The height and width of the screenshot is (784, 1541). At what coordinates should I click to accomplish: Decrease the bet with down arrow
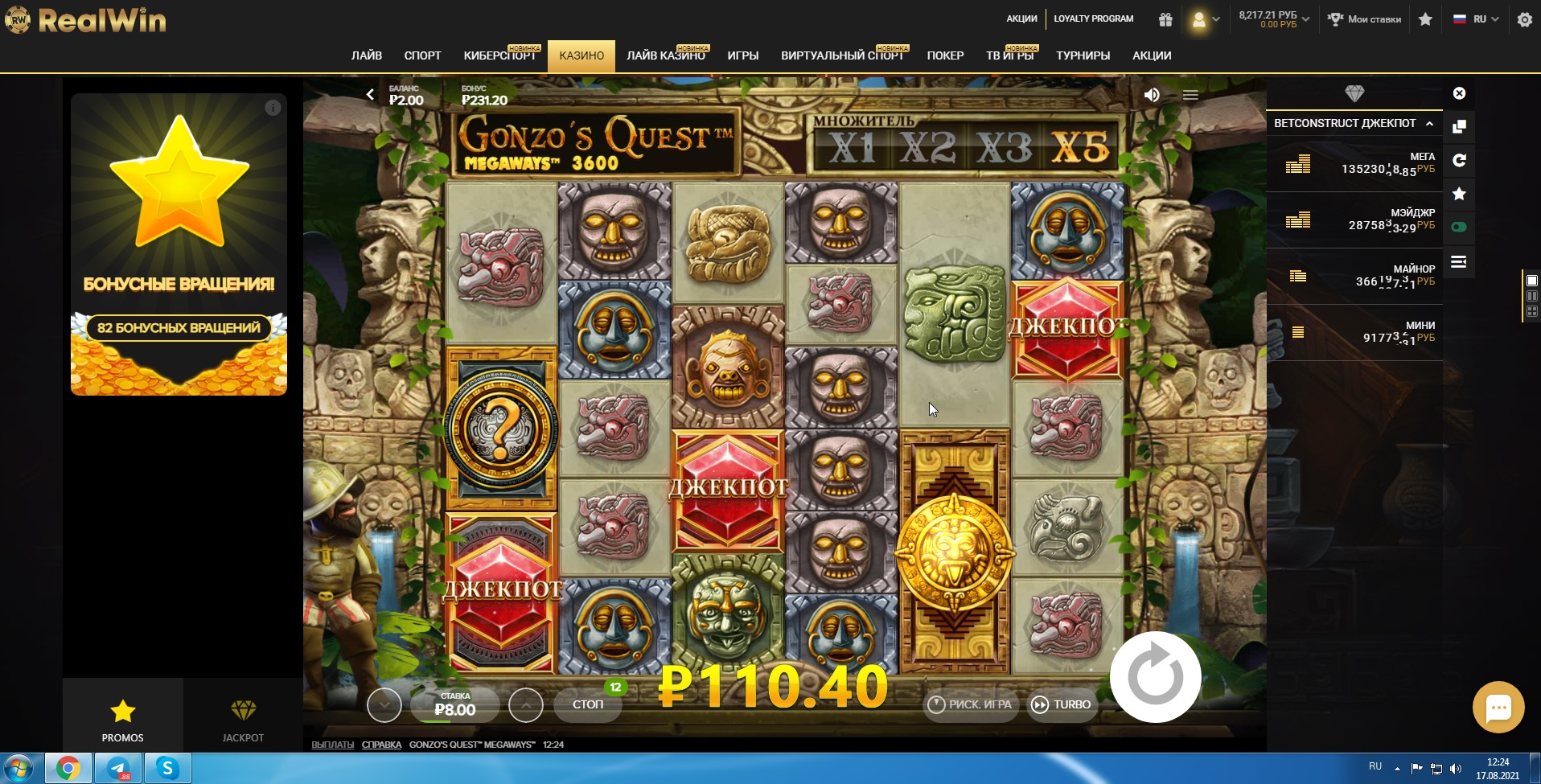[x=384, y=705]
